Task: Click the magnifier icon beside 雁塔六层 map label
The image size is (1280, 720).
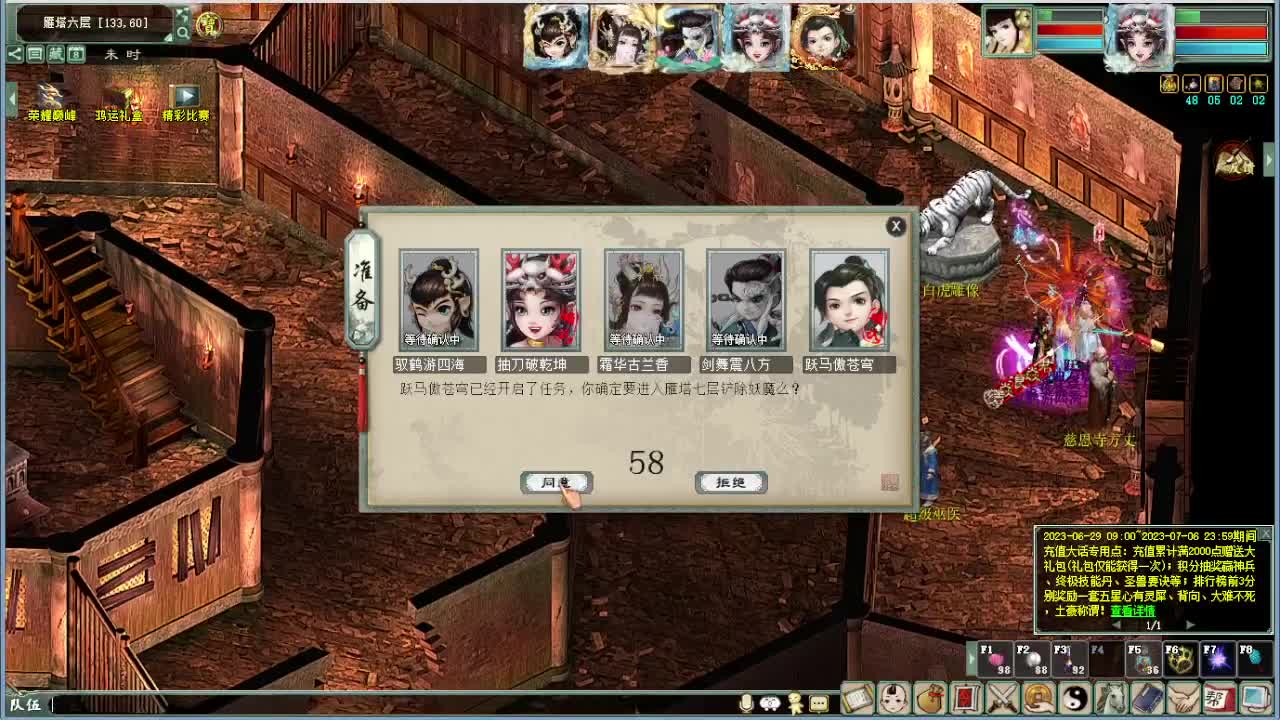Action: pos(182,31)
